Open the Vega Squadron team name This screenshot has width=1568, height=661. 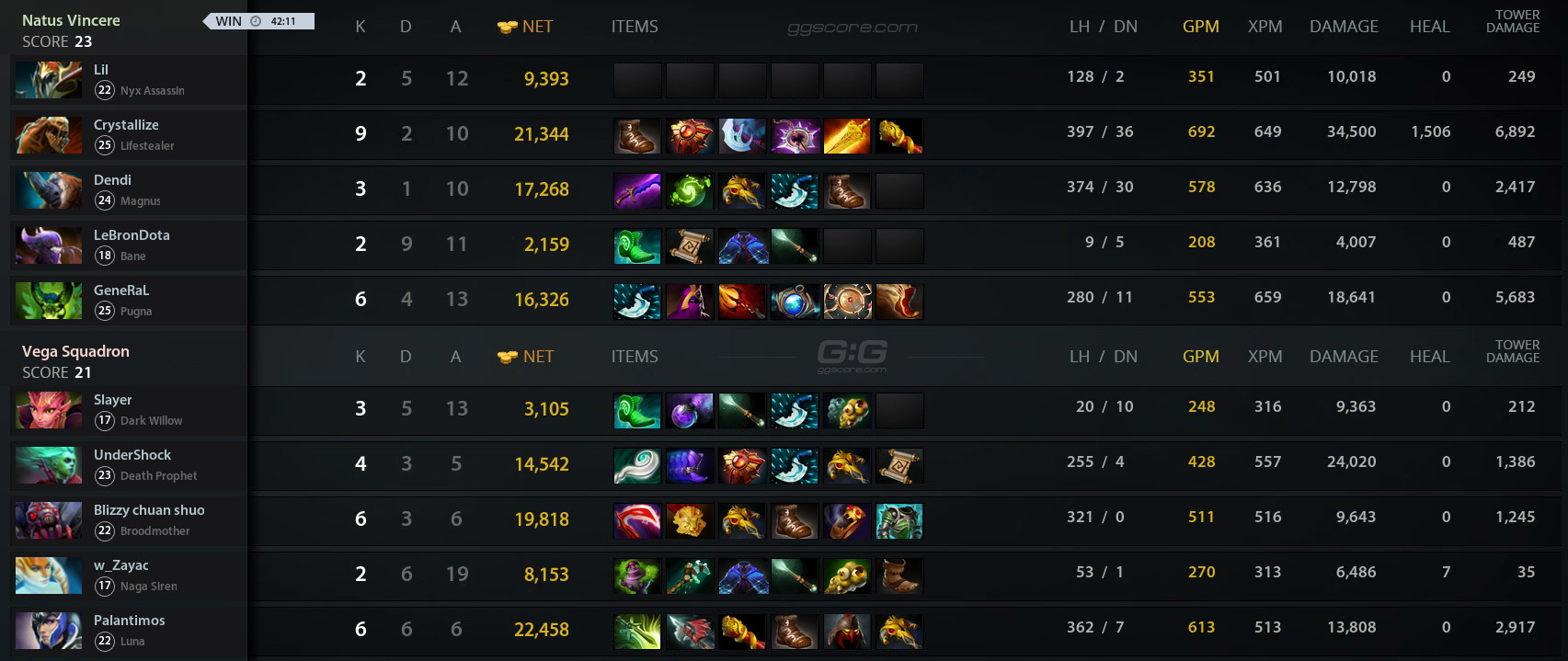pos(75,351)
